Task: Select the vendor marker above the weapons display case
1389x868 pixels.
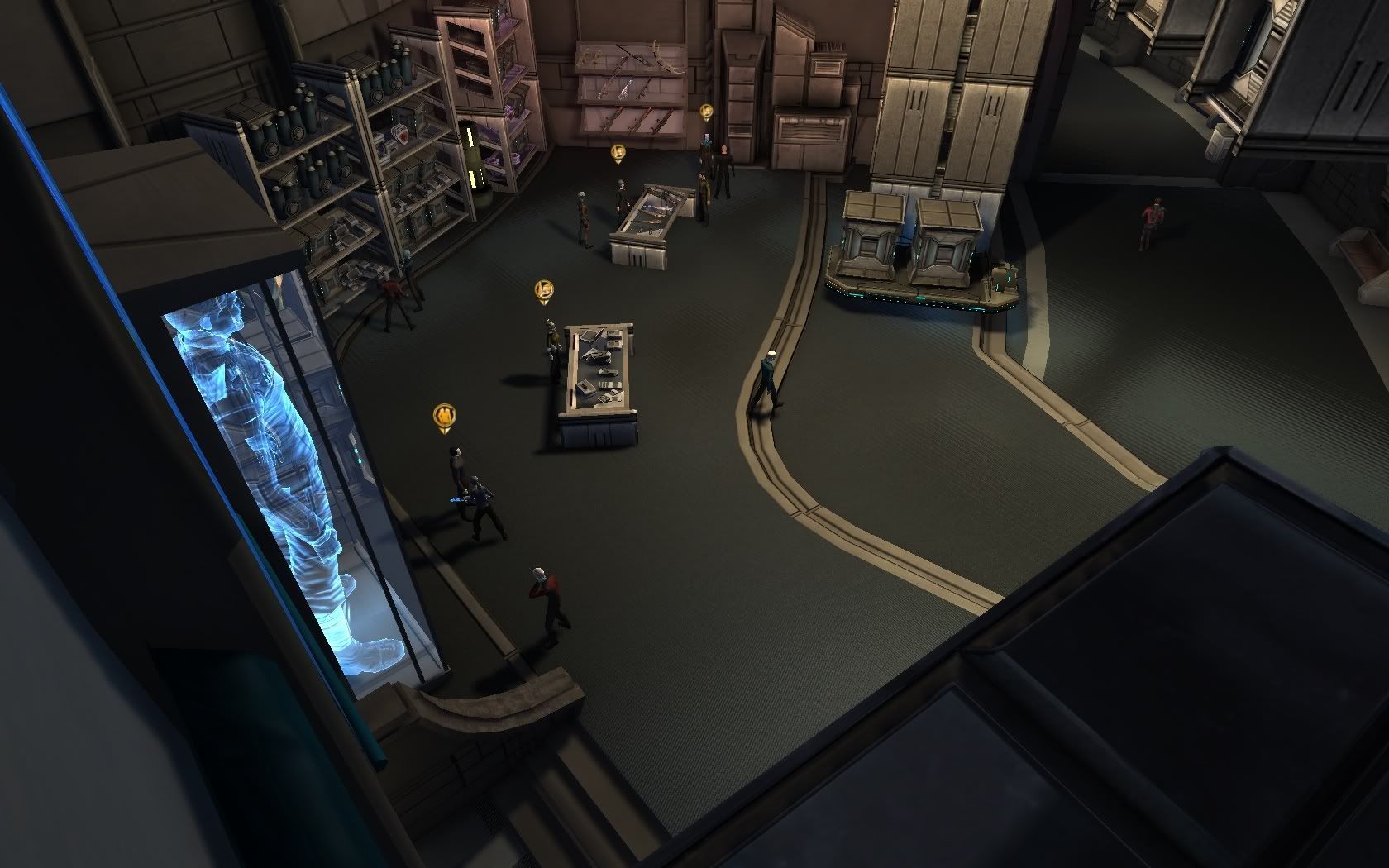Action: tap(618, 154)
